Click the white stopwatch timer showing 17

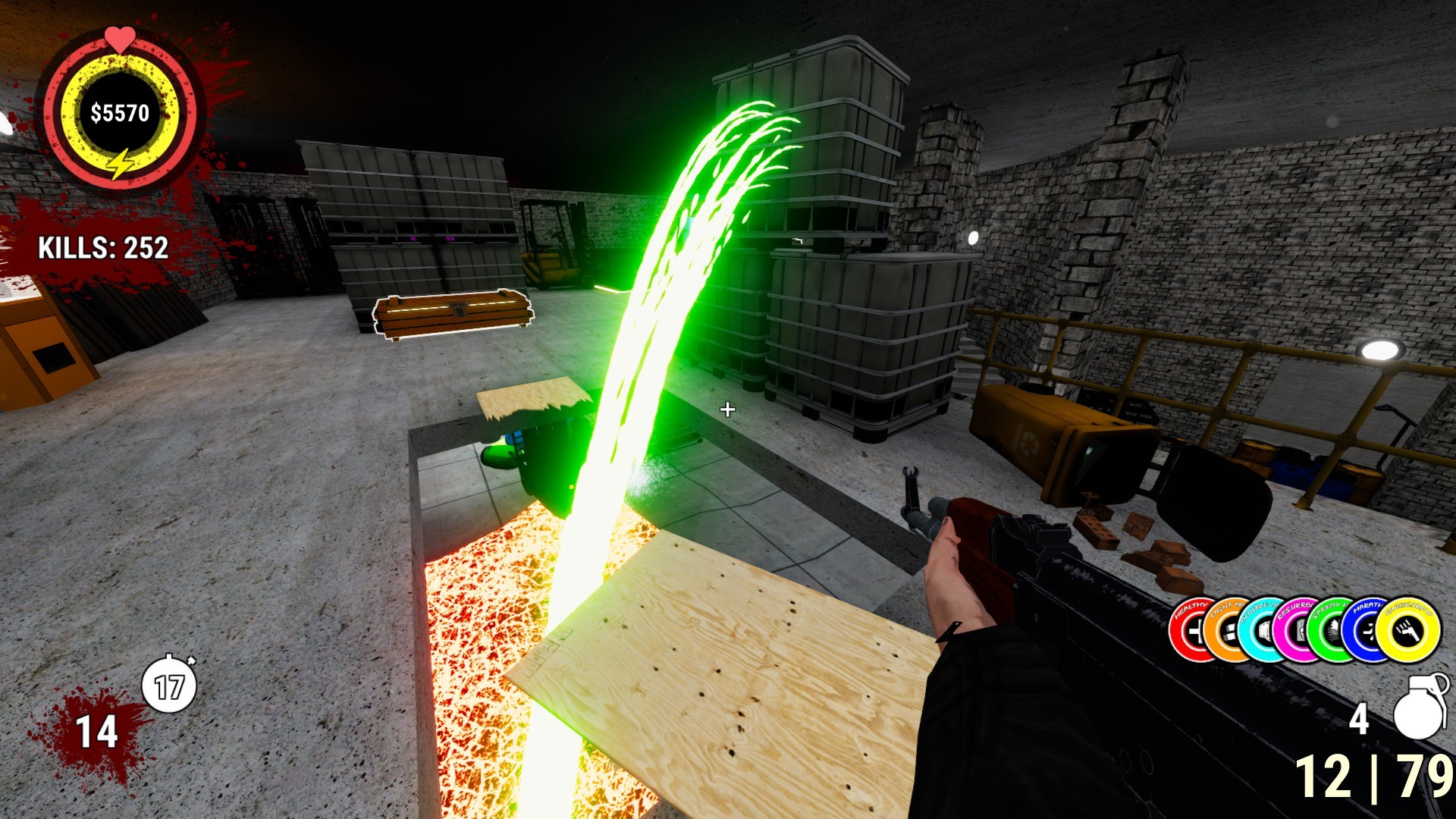click(168, 685)
